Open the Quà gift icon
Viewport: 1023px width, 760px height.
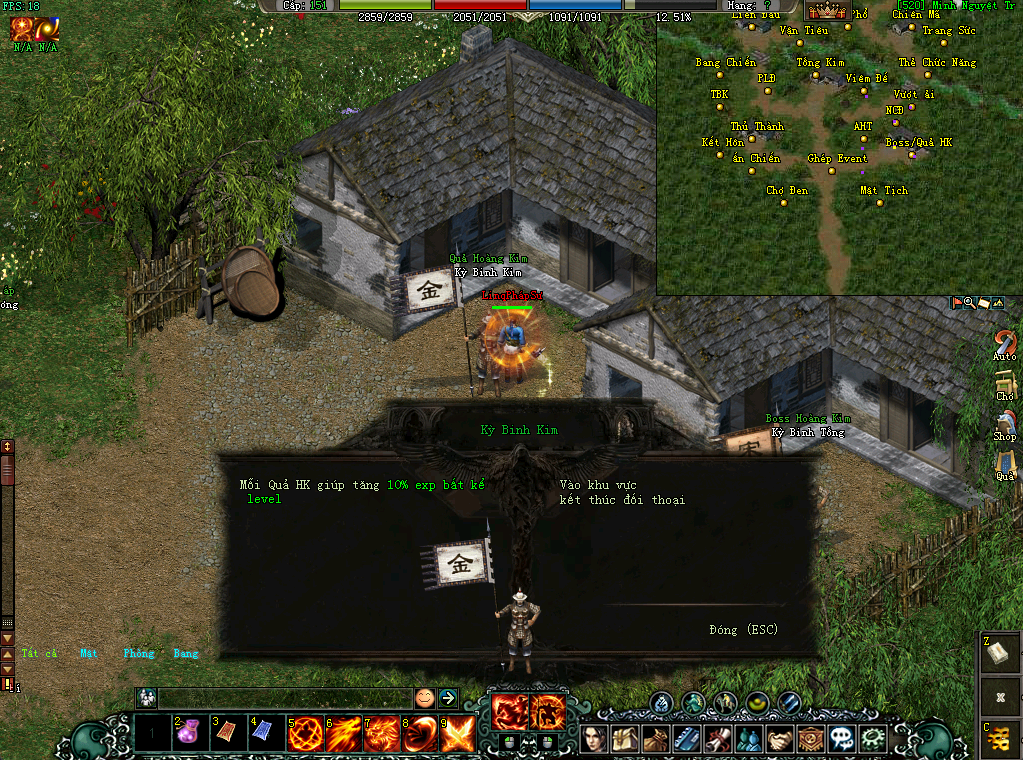tap(1004, 464)
